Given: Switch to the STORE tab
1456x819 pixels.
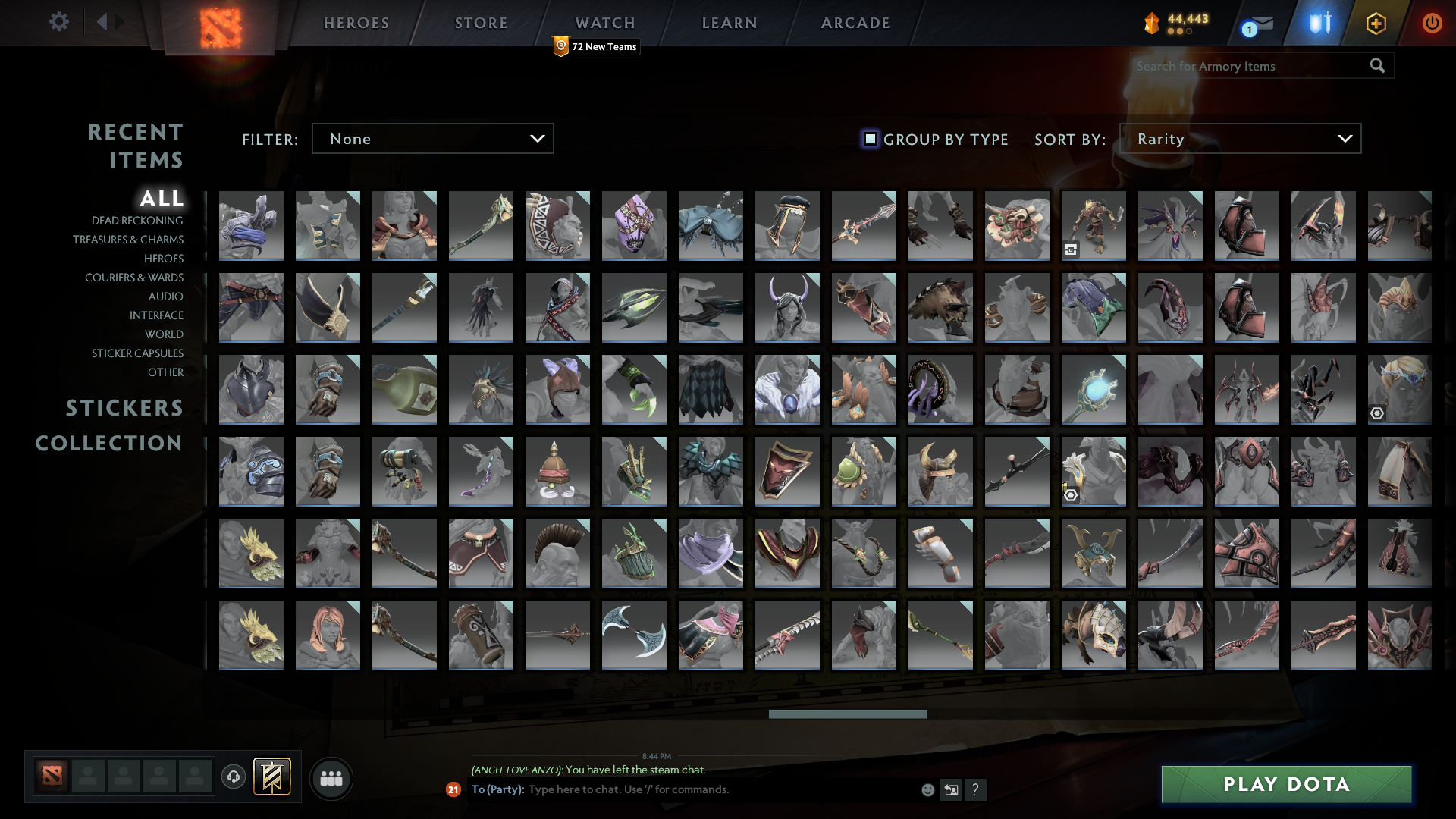Looking at the screenshot, I should 481,23.
